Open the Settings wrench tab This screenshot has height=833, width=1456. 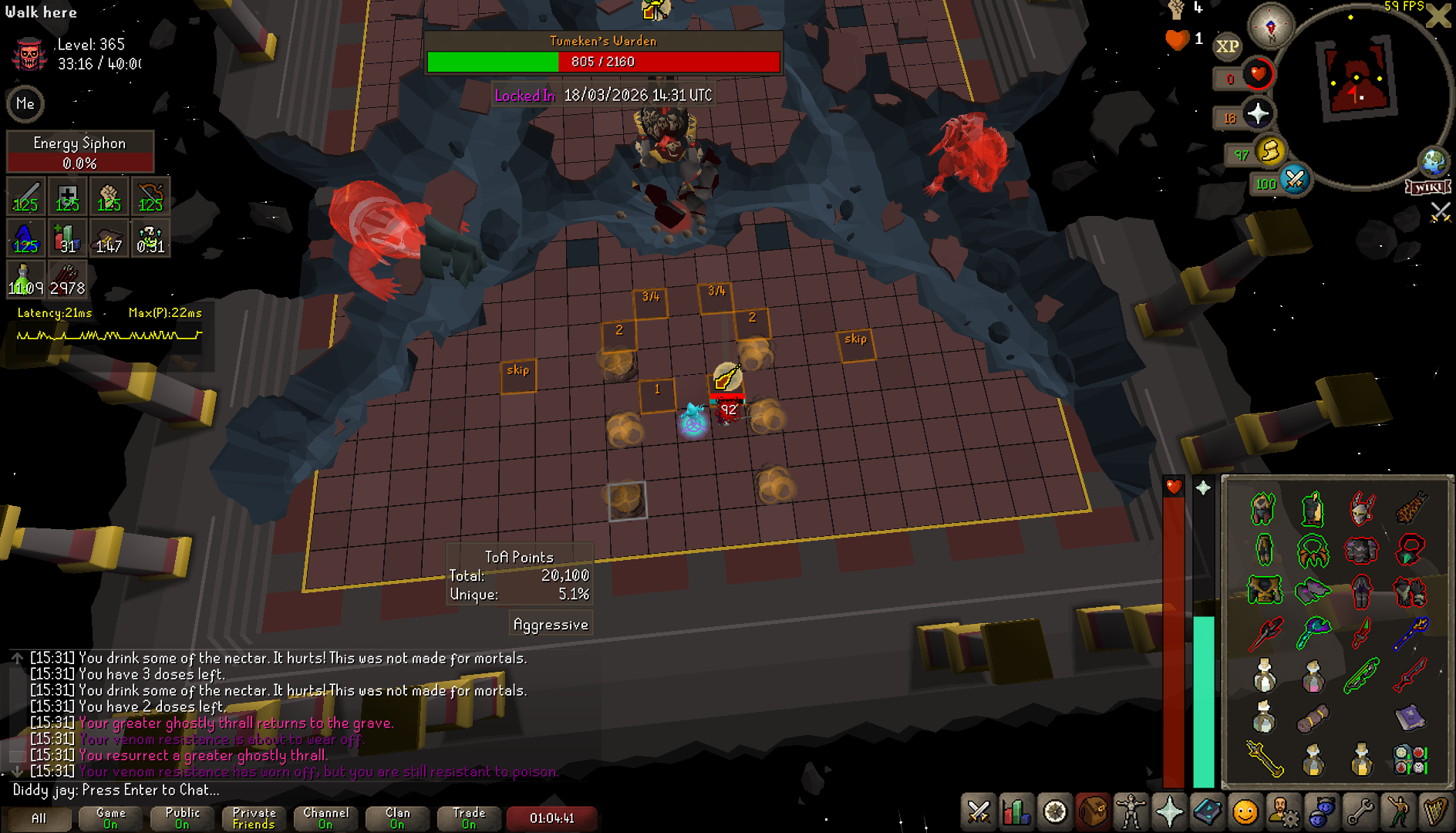[1360, 812]
